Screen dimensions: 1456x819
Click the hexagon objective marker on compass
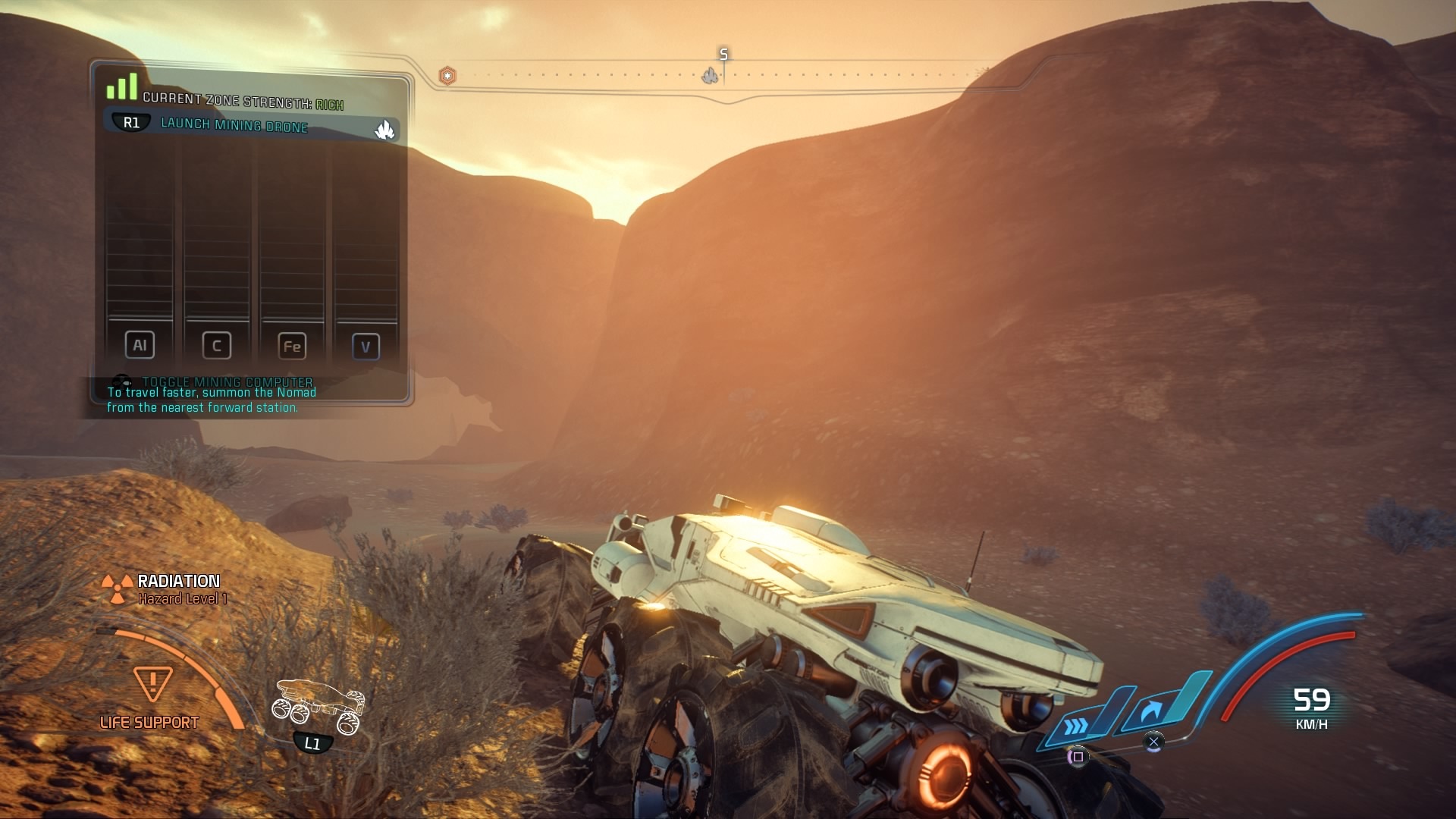(448, 76)
